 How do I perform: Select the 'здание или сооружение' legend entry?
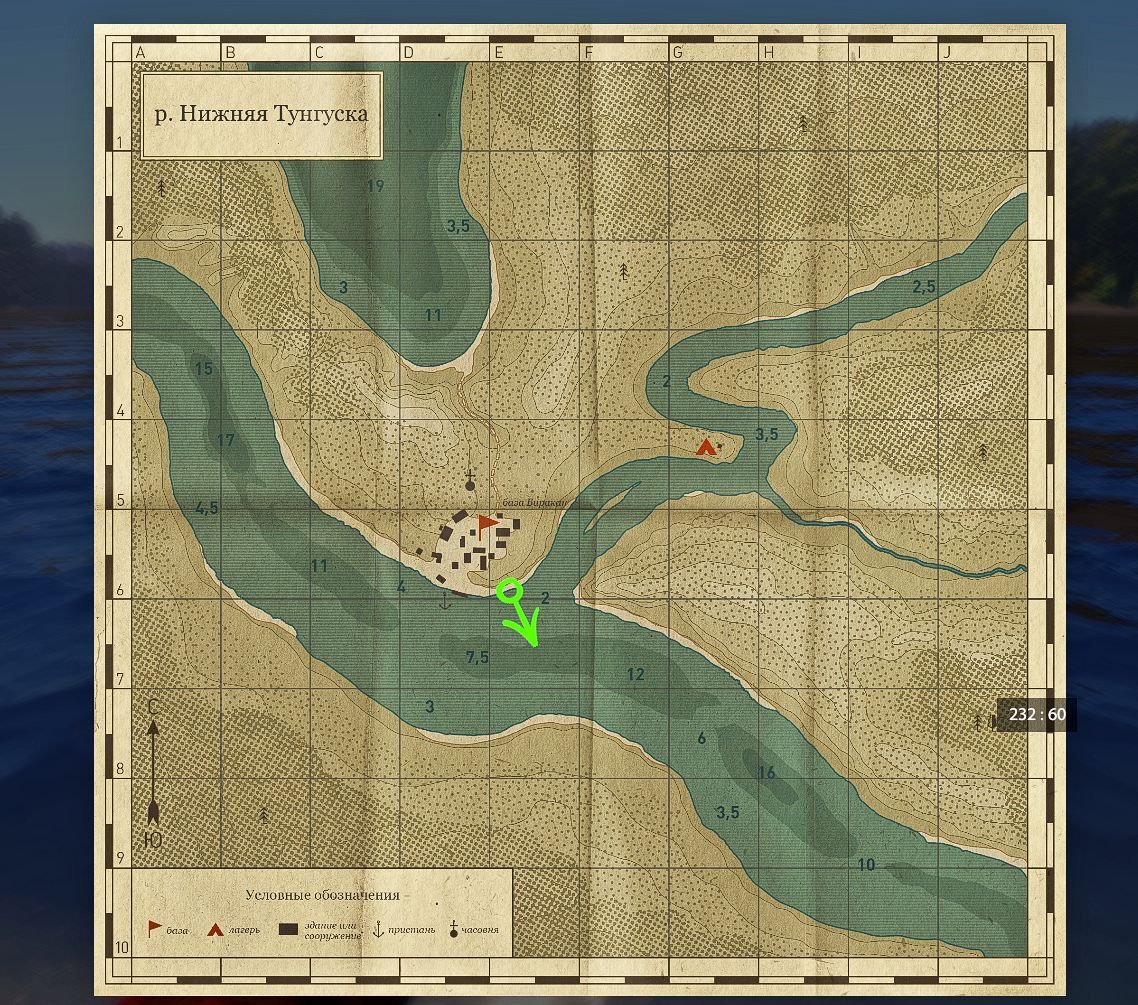(320, 930)
